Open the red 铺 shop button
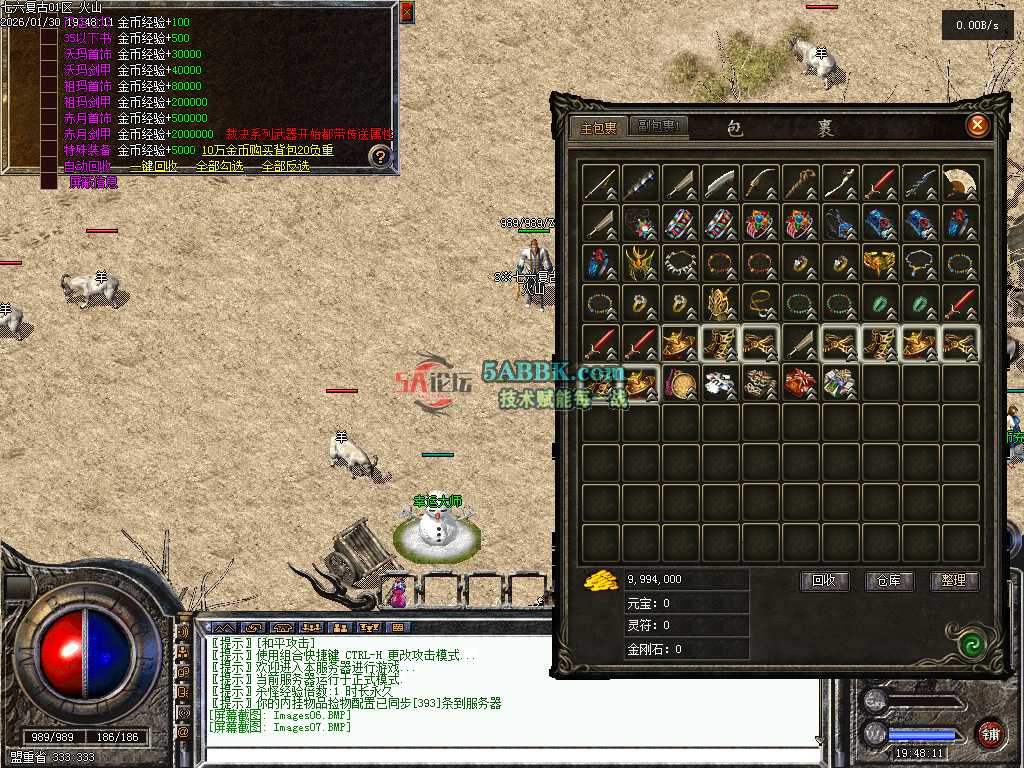 [x=990, y=733]
